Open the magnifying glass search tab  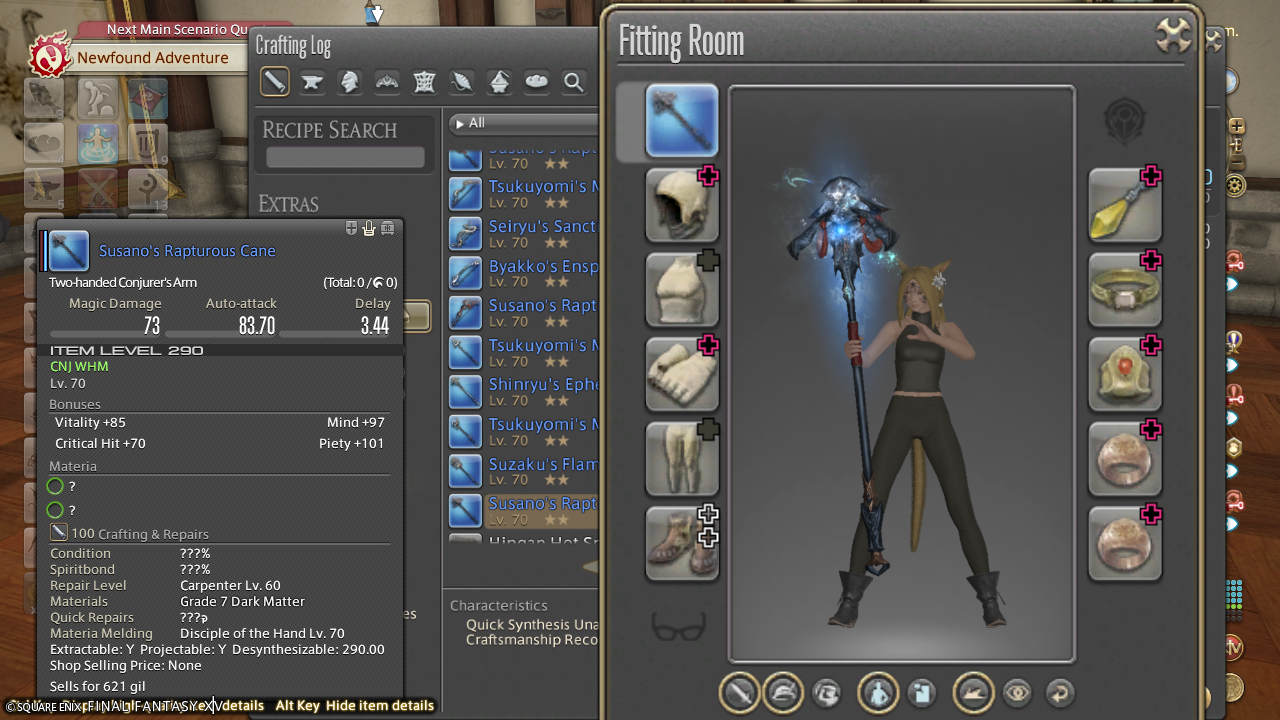[x=574, y=82]
